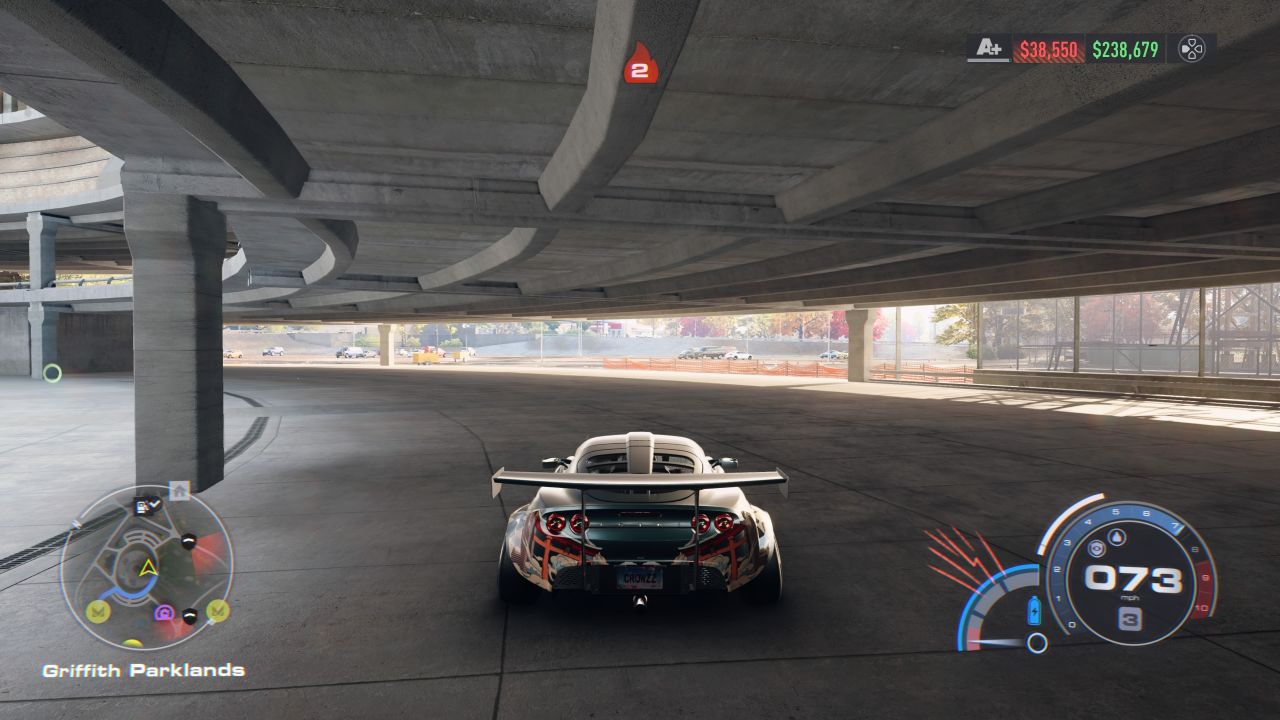Click the engine status icon in speedometer
This screenshot has width=1280, height=720.
[1096, 548]
